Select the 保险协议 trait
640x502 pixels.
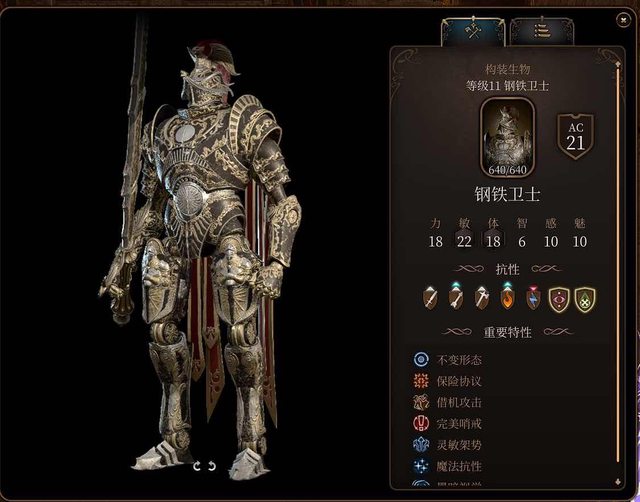coord(459,381)
